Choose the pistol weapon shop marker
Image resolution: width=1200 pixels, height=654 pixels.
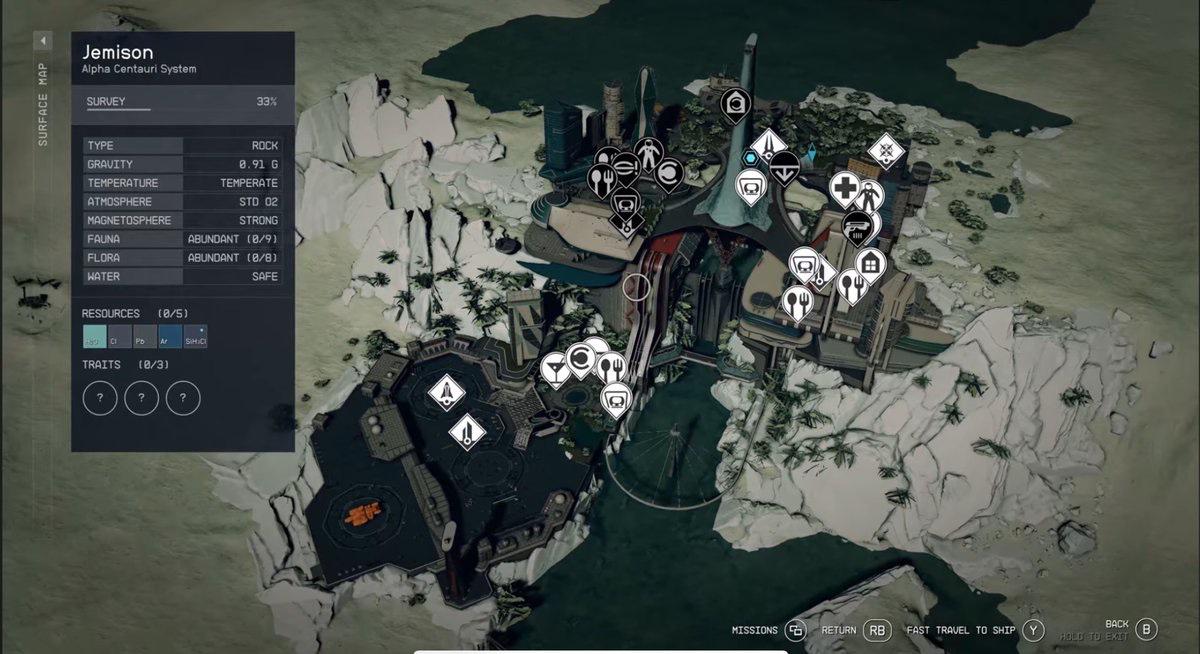[x=857, y=224]
